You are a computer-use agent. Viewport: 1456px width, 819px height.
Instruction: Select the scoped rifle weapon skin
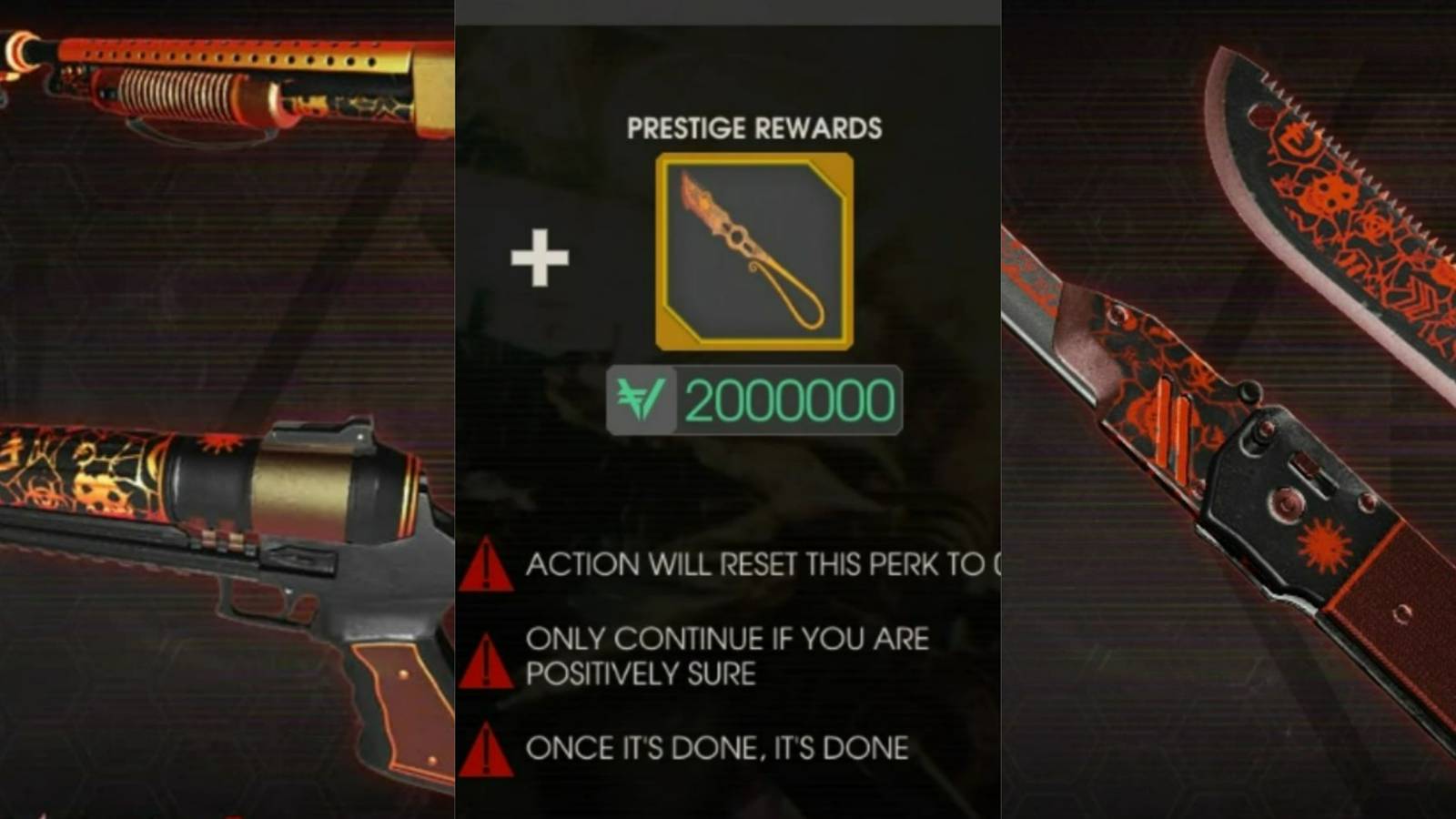coord(227,546)
